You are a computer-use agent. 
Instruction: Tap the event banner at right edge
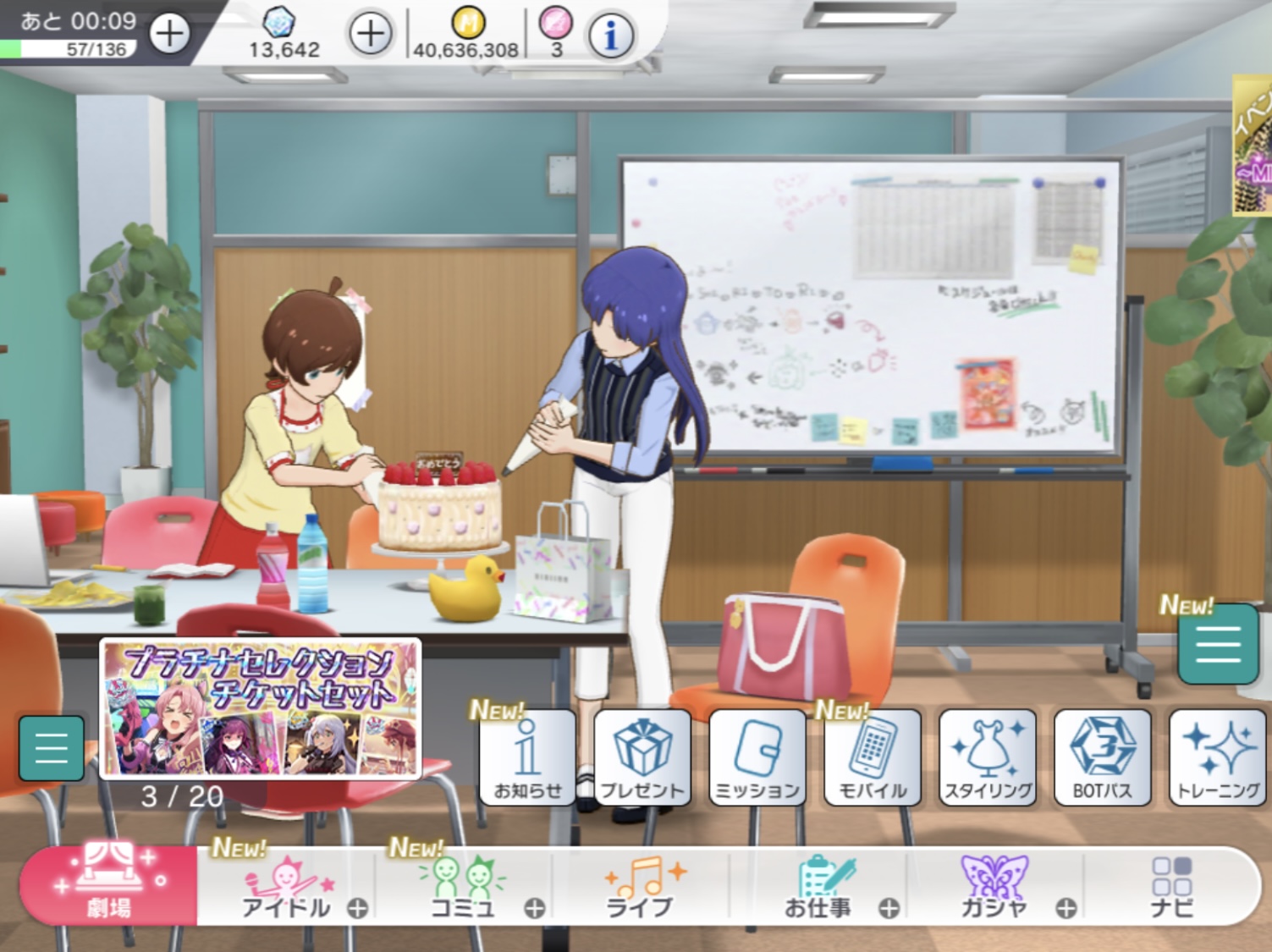point(1253,146)
